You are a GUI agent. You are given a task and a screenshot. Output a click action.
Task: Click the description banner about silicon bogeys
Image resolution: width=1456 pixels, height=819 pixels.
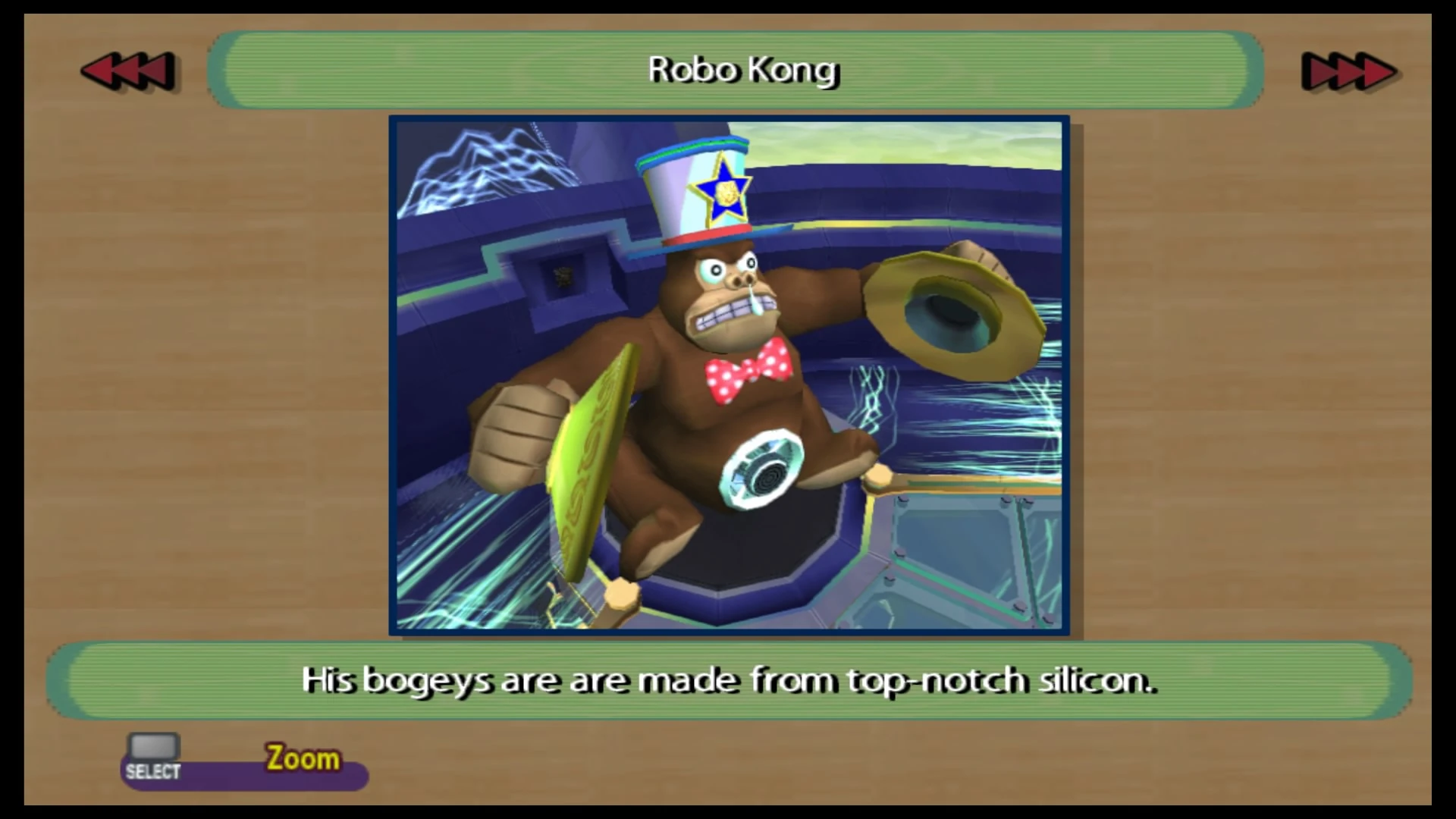(x=728, y=680)
